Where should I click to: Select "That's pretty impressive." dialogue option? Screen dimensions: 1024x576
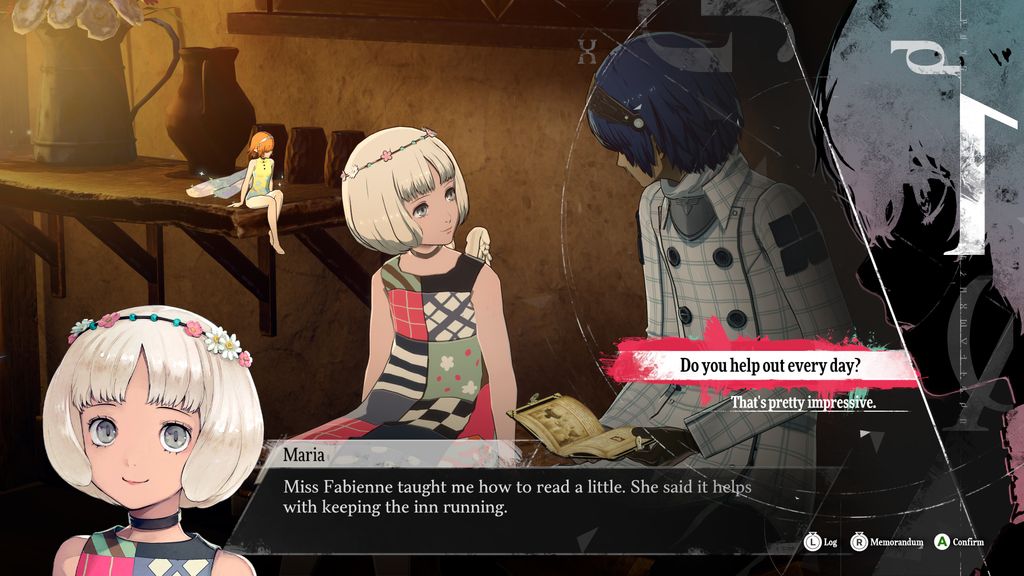[803, 403]
